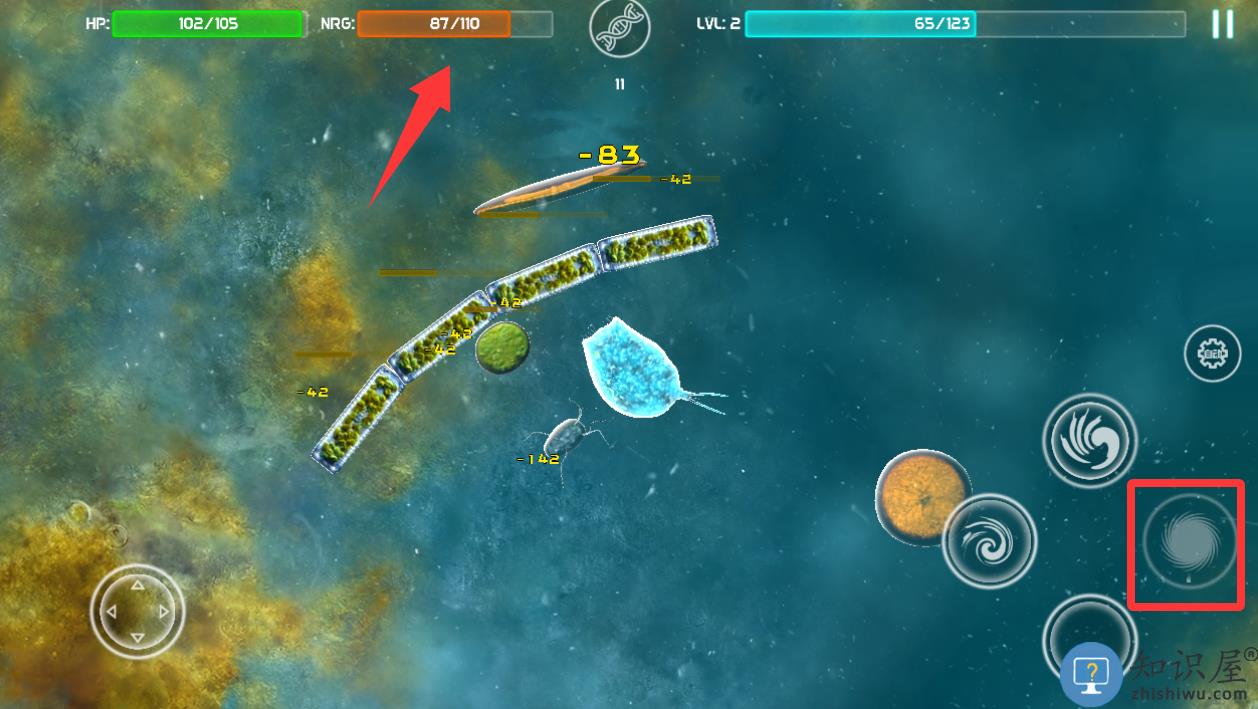Pause the game with the pause button
Image resolution: width=1258 pixels, height=709 pixels.
[1222, 24]
